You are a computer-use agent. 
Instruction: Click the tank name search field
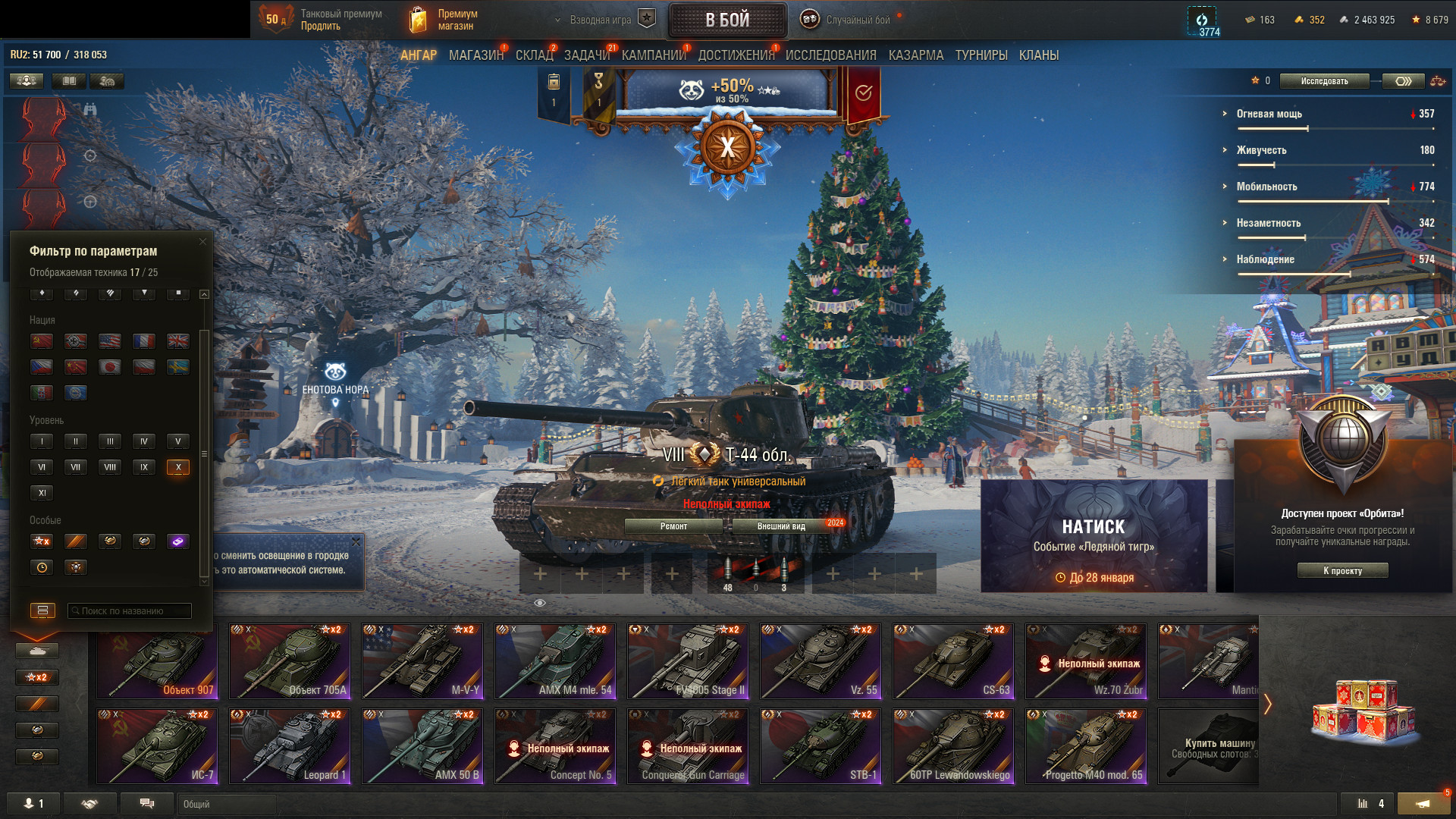point(130,610)
